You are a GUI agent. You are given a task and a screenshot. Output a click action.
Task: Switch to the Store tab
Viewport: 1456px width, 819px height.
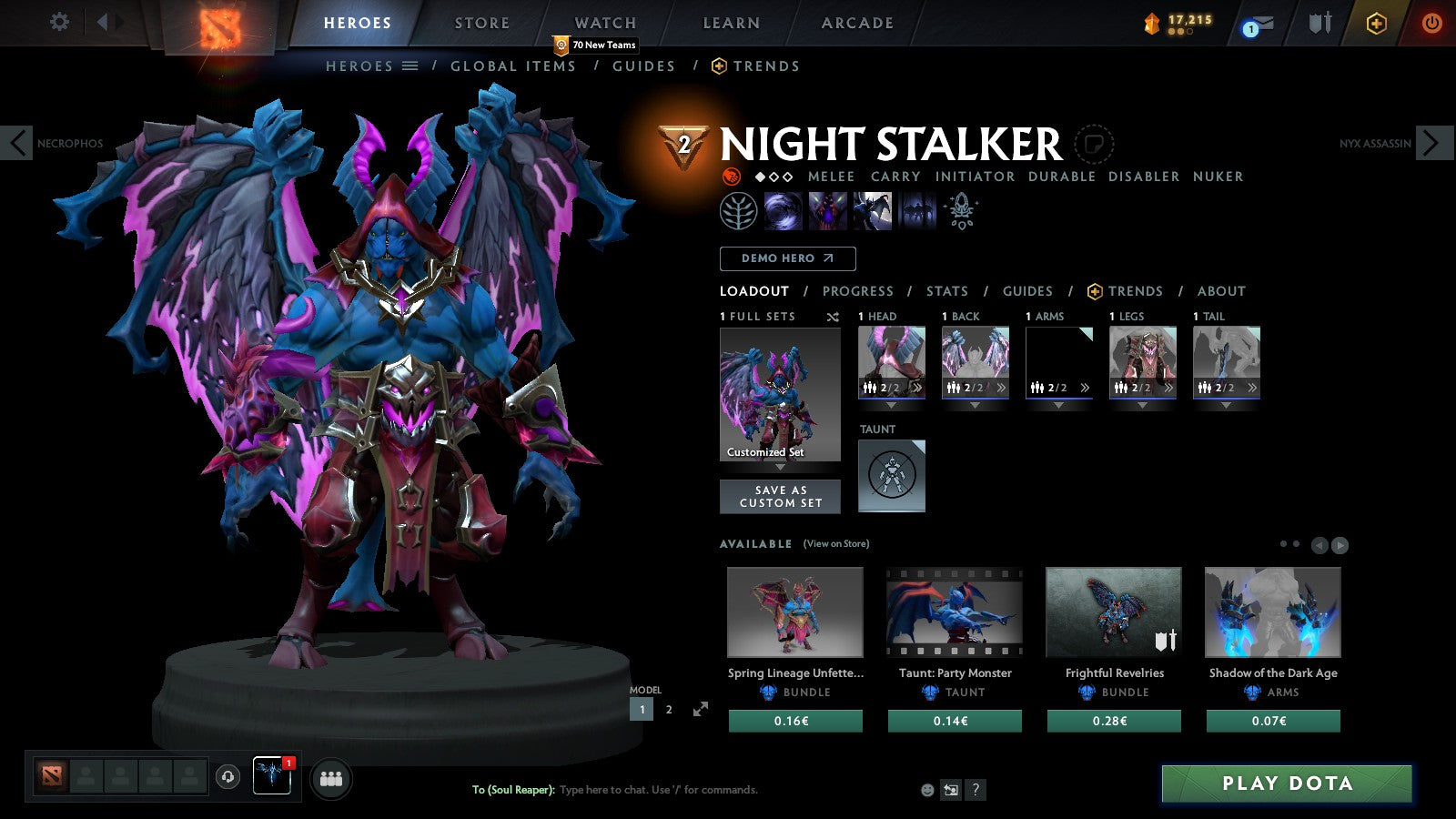pos(481,23)
